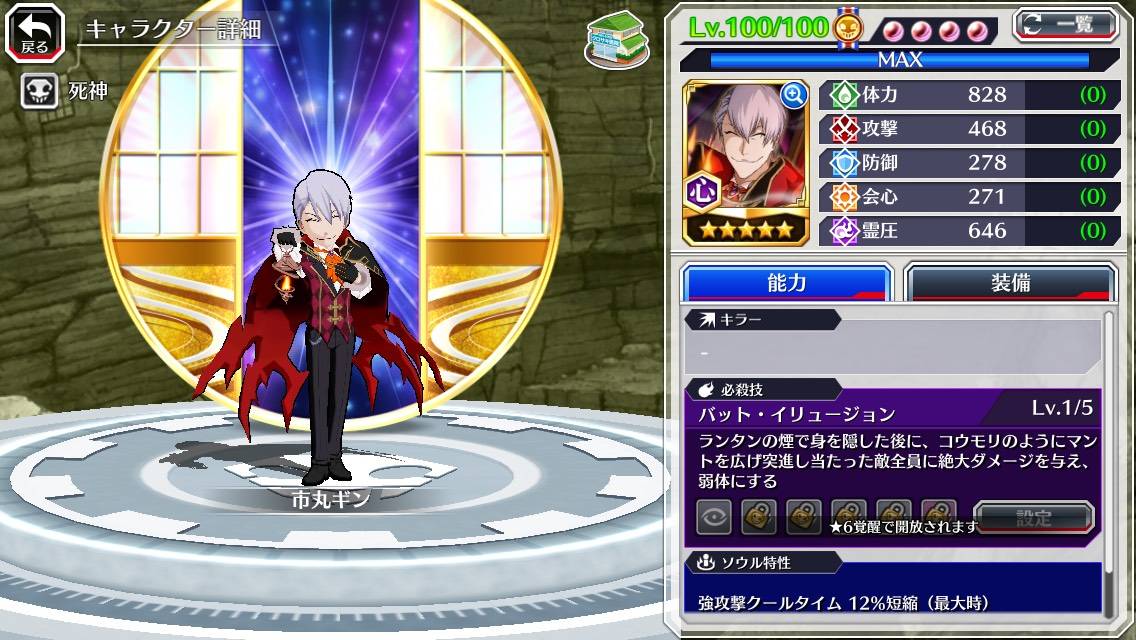Screen dimensions: 1136x640
Task: Switch to the 能力 abilities tab
Action: click(x=786, y=283)
